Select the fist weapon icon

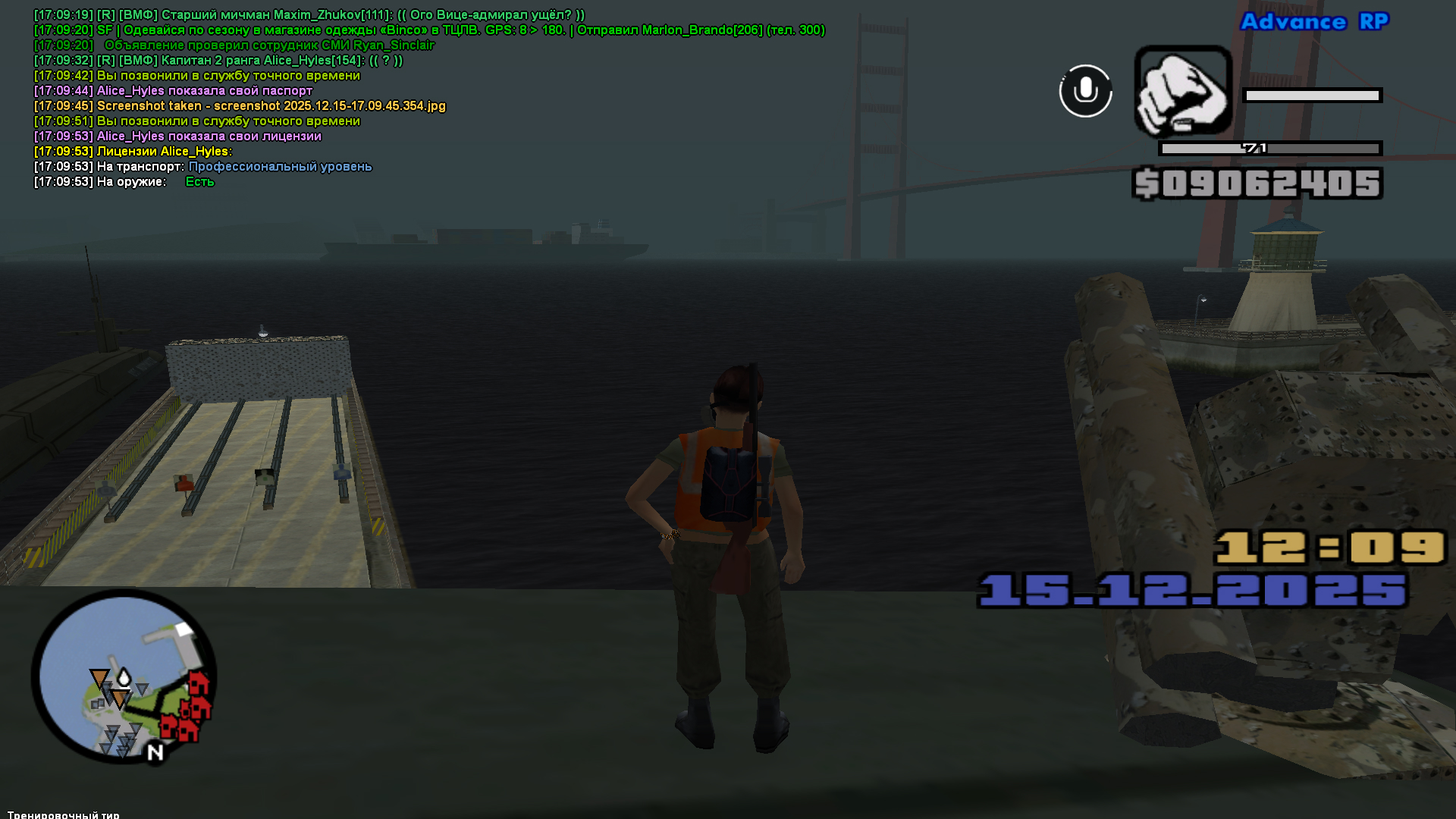click(x=1183, y=91)
